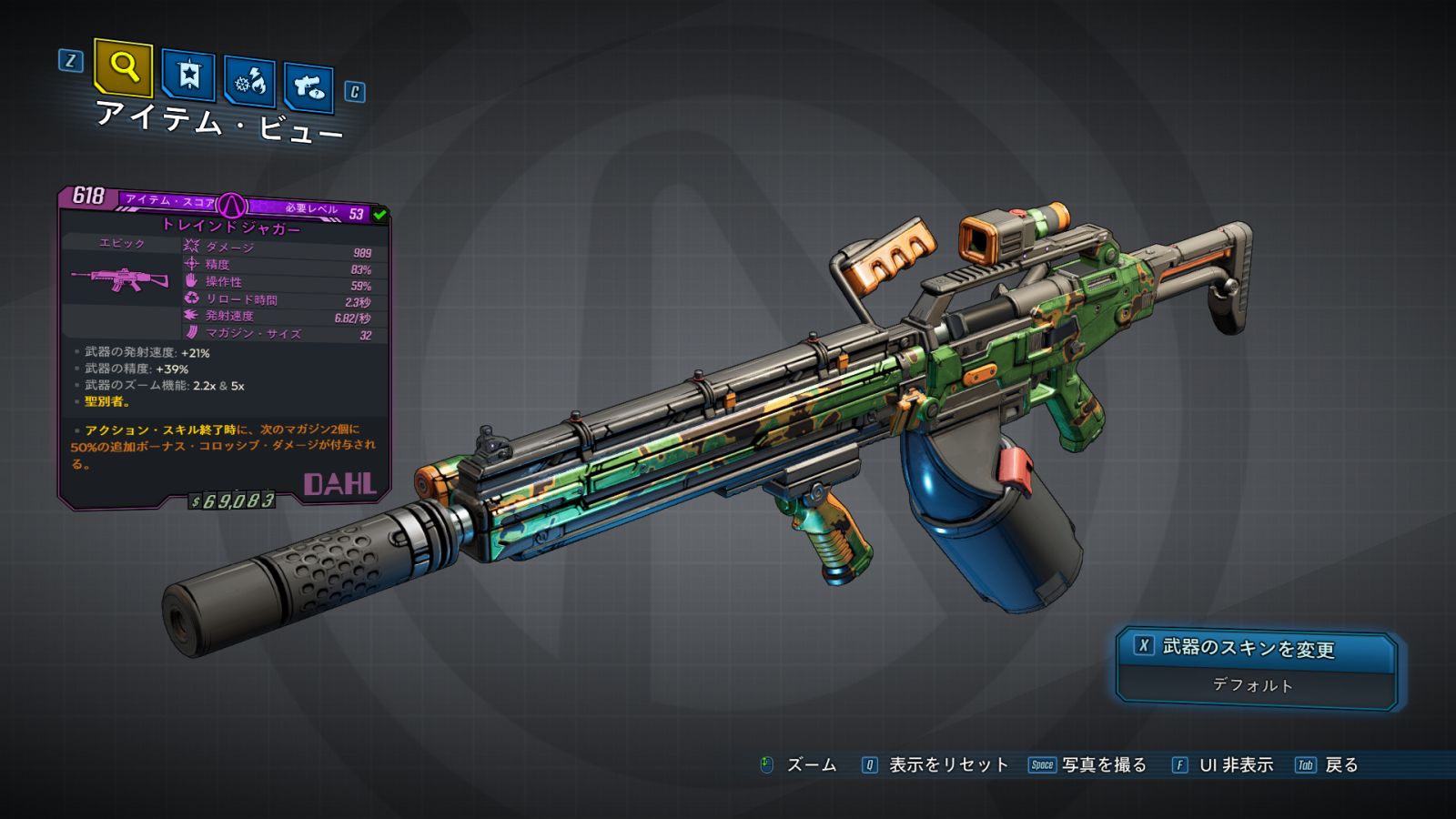Open the snowflake, lightning and flame elements tab
Image resolution: width=1456 pixels, height=819 pixels.
click(x=250, y=82)
